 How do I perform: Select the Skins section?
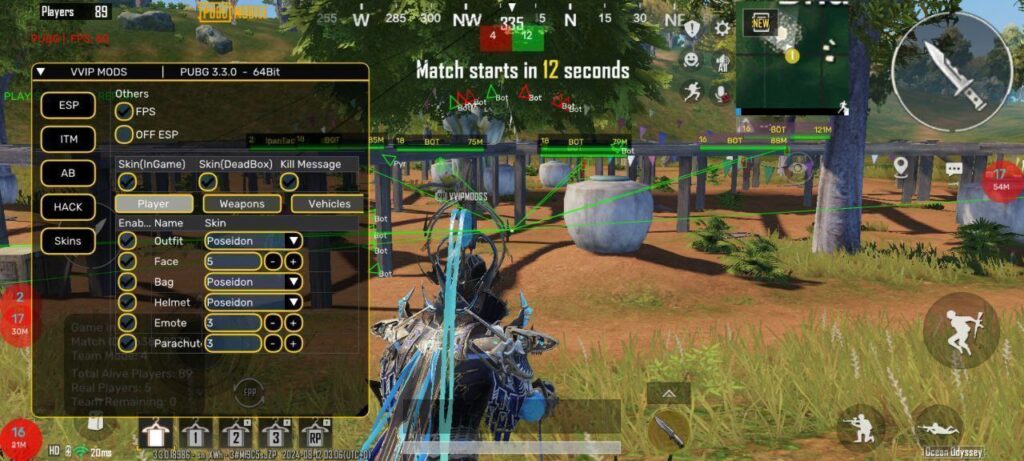point(68,241)
